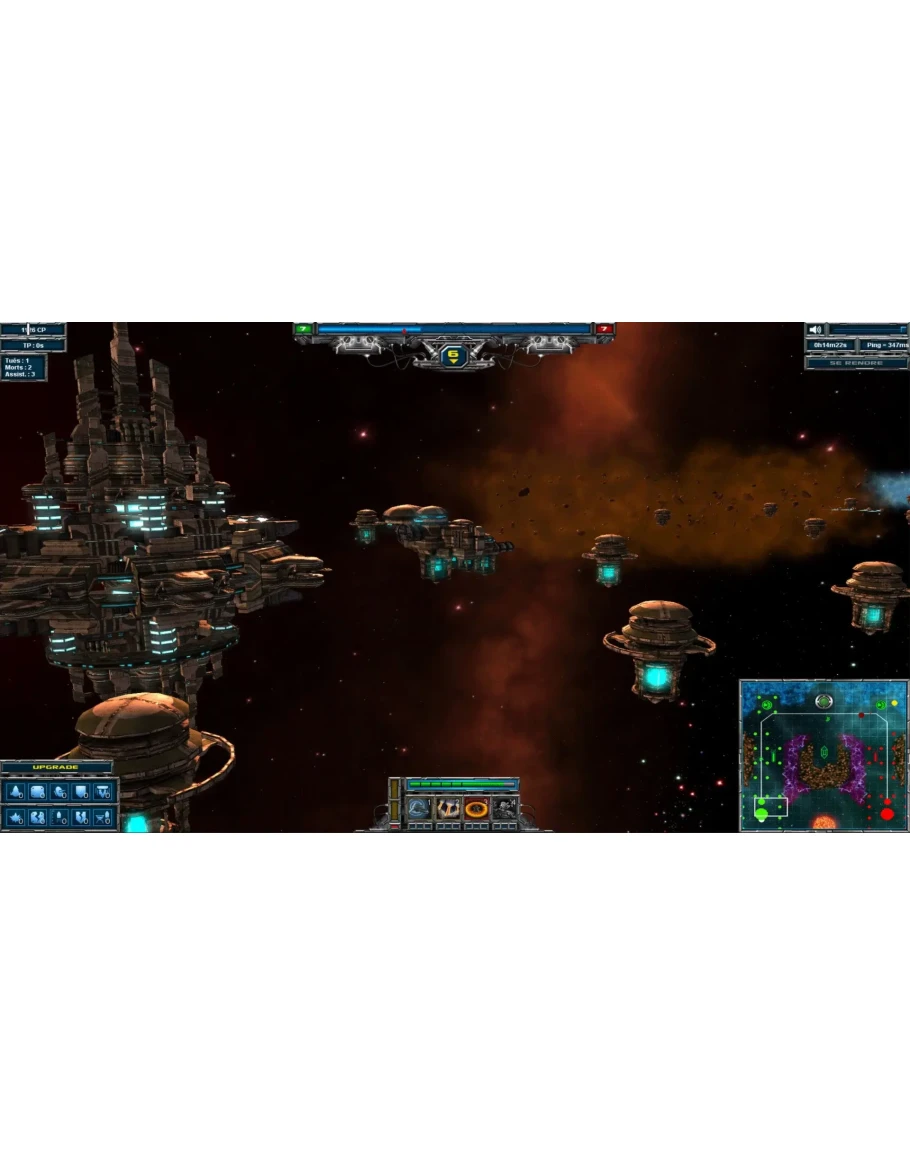Surrender with the SE RENDRE button
The image size is (910, 1155).
[857, 363]
